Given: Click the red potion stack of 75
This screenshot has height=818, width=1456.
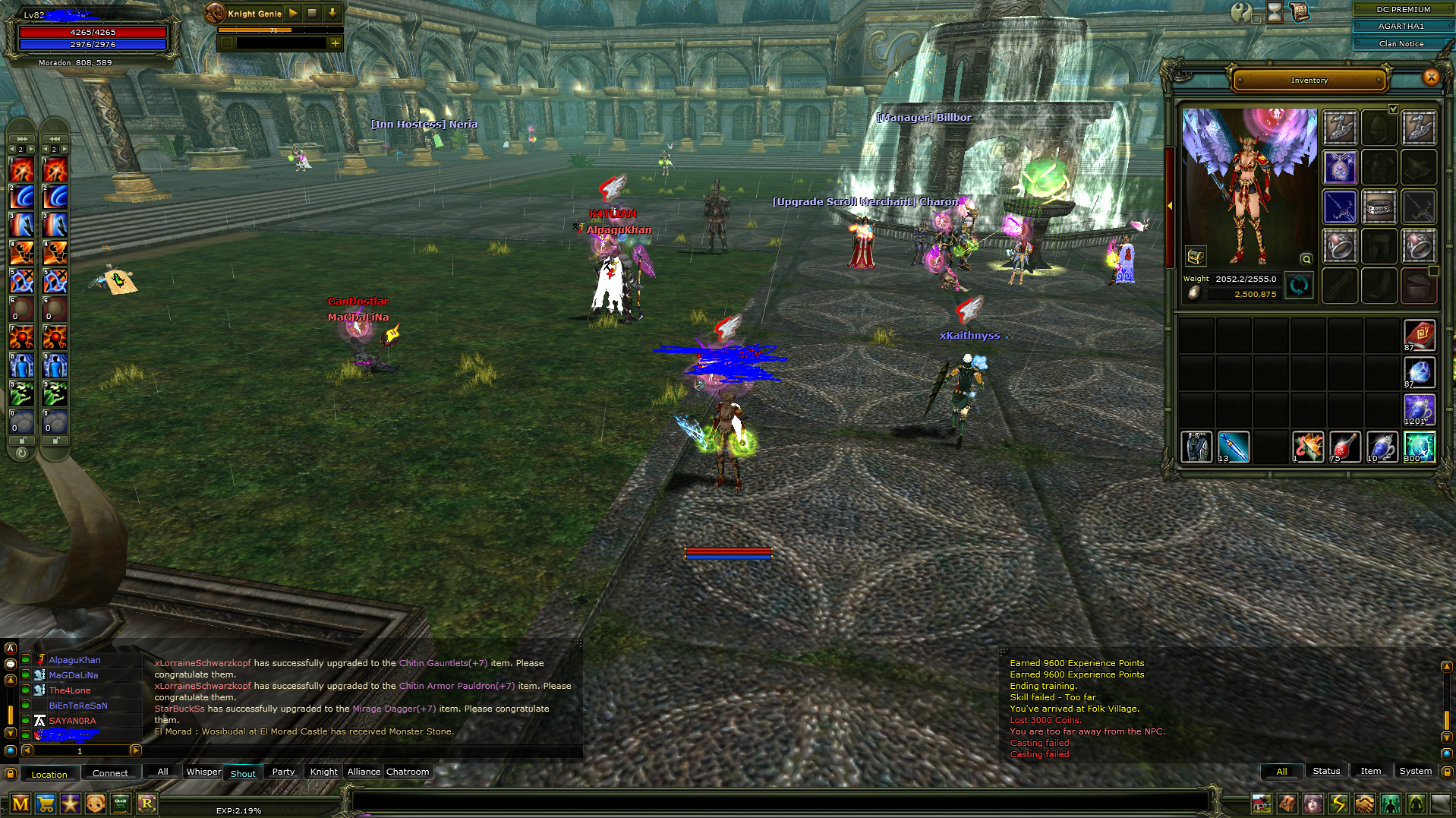Looking at the screenshot, I should point(1344,447).
